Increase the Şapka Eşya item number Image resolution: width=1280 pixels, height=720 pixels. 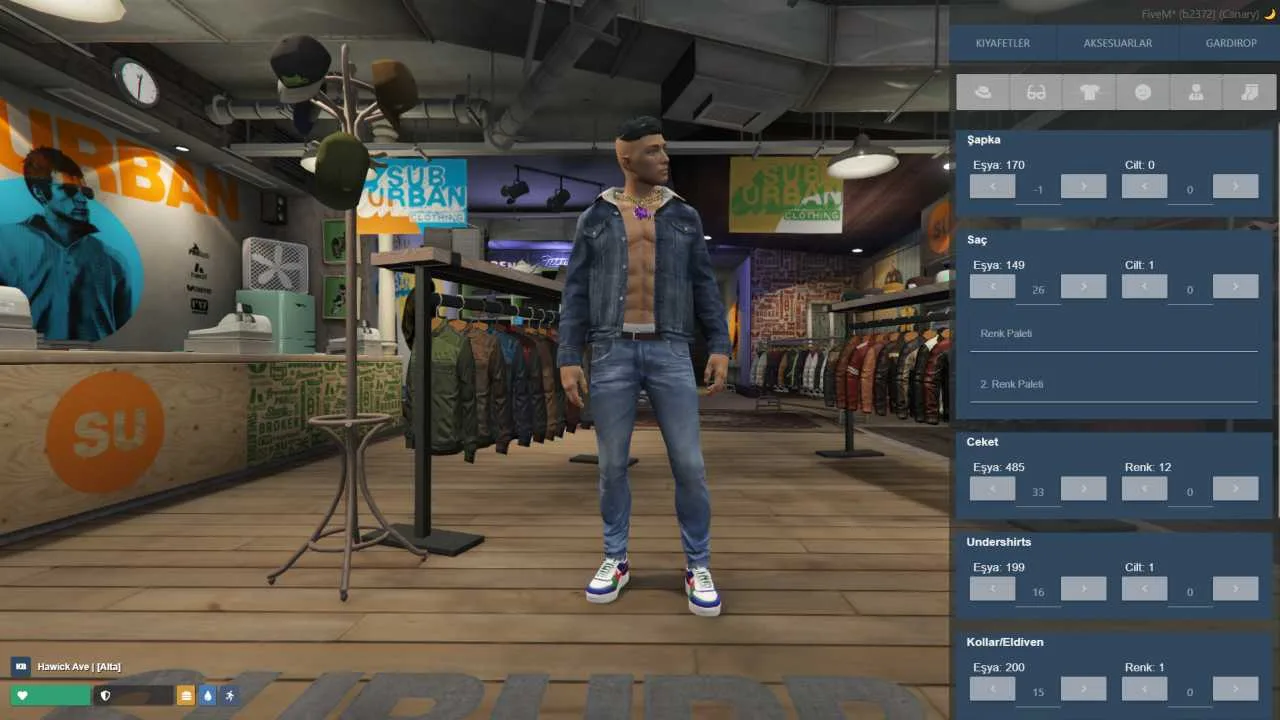click(x=1083, y=186)
